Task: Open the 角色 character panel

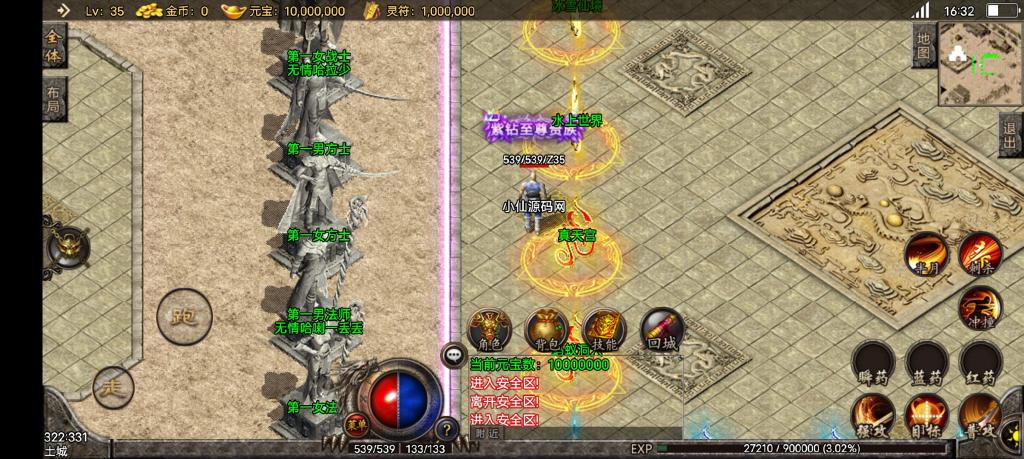Action: (x=489, y=328)
